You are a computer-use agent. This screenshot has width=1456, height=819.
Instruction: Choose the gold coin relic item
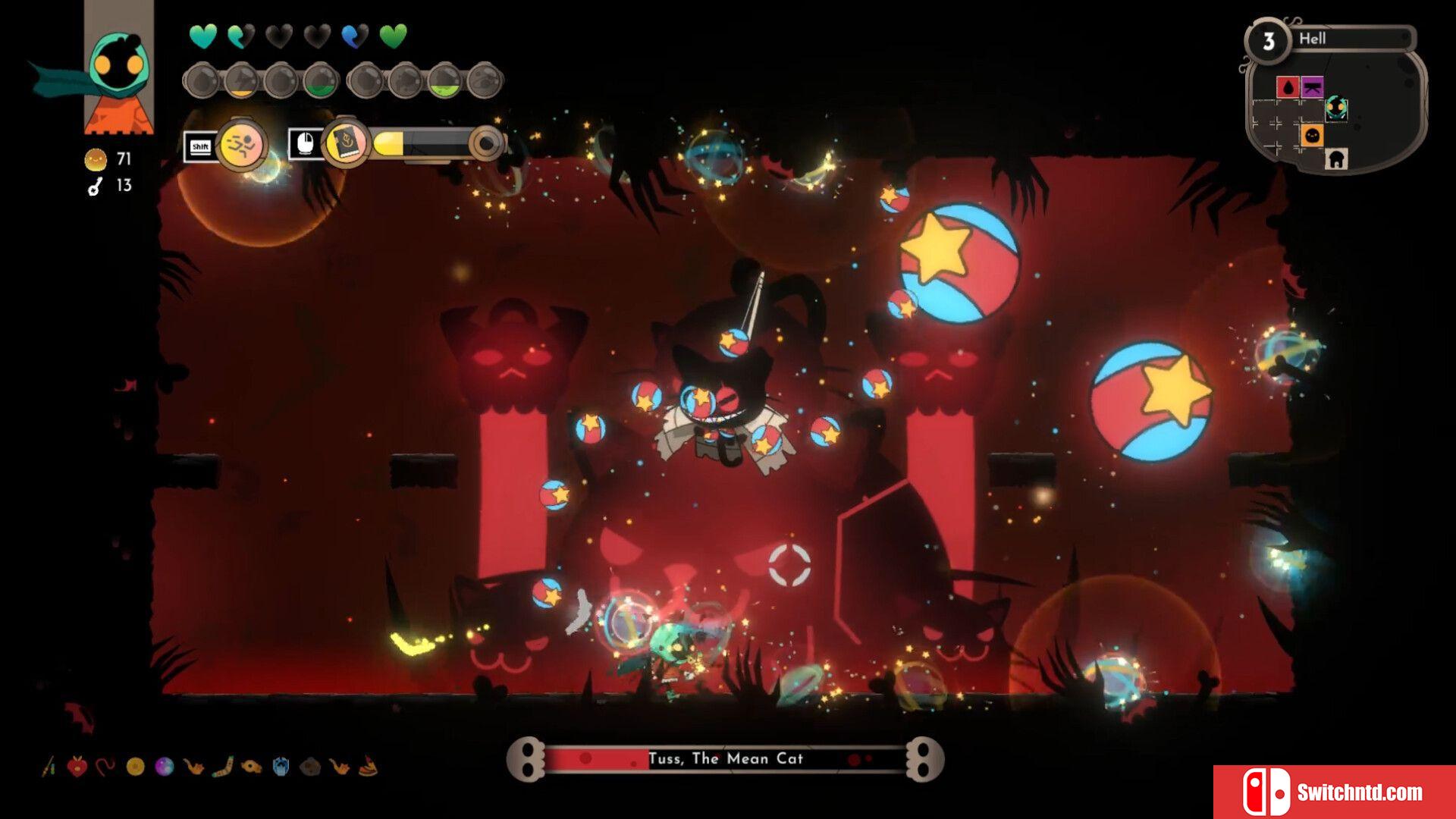click(135, 767)
